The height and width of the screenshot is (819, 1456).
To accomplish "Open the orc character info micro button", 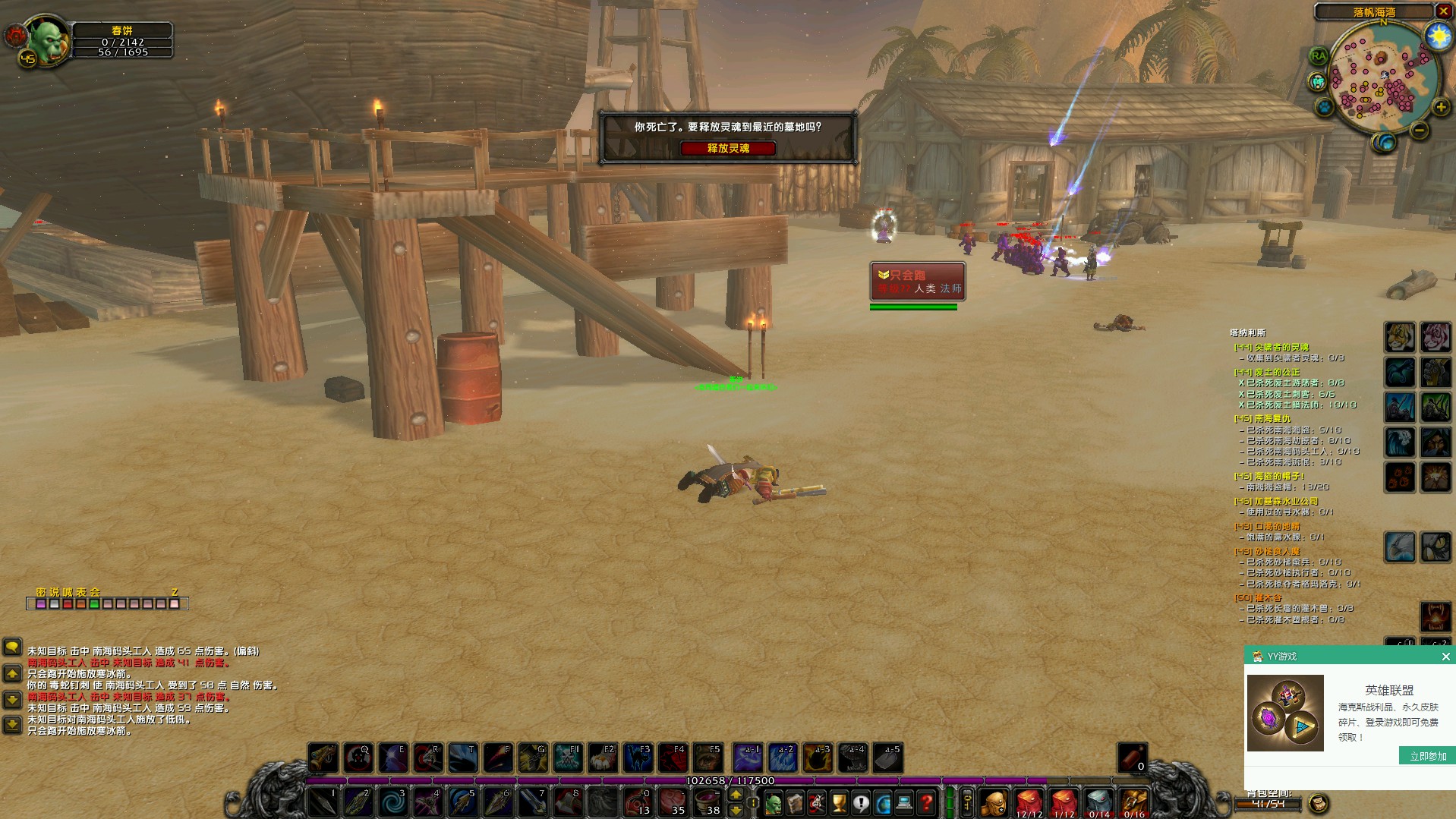I will coord(773,802).
